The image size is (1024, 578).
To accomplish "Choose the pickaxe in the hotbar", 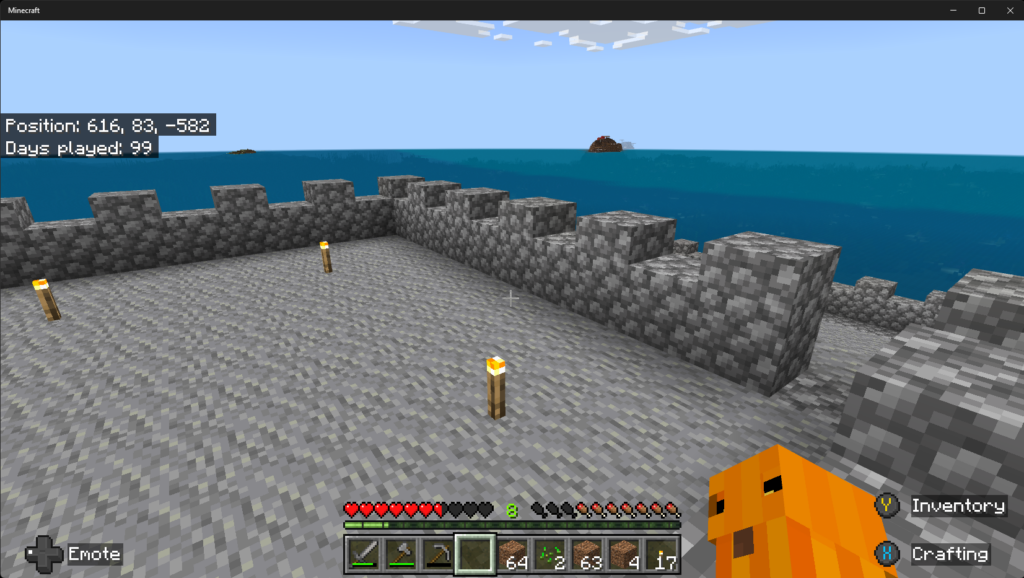I will (437, 553).
